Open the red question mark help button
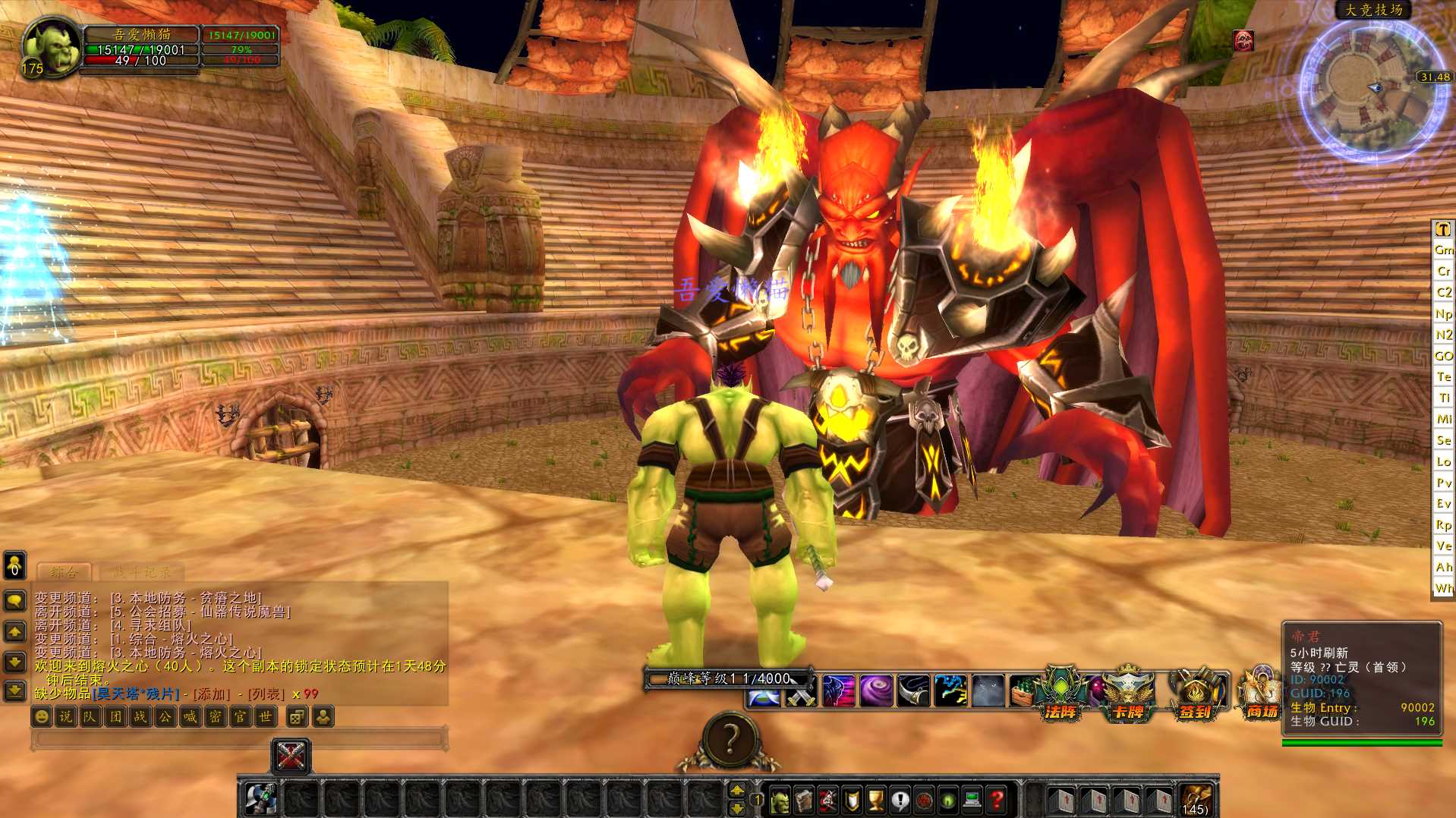 coord(997,799)
